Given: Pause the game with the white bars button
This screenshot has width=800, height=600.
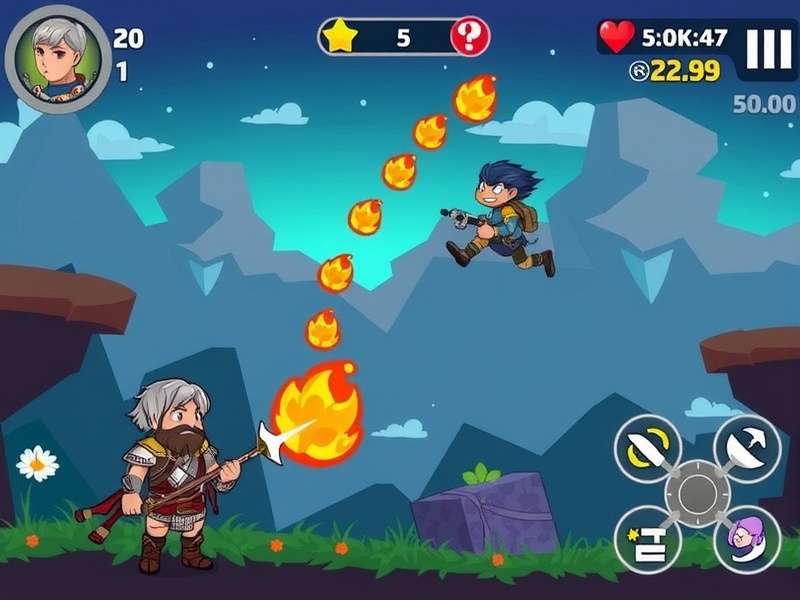Looking at the screenshot, I should coord(768,49).
